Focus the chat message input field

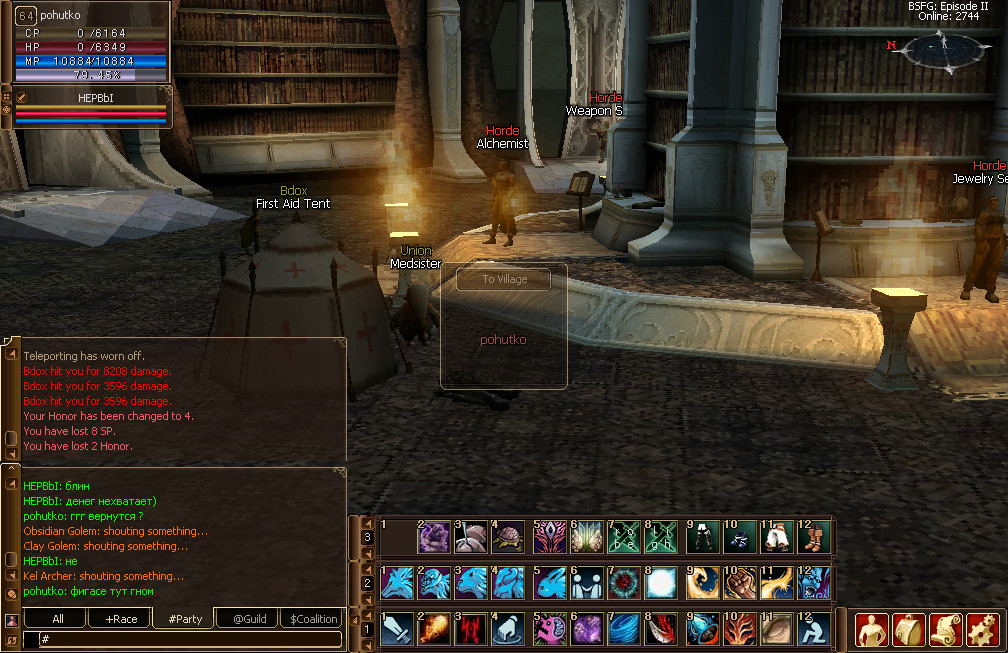(x=185, y=638)
